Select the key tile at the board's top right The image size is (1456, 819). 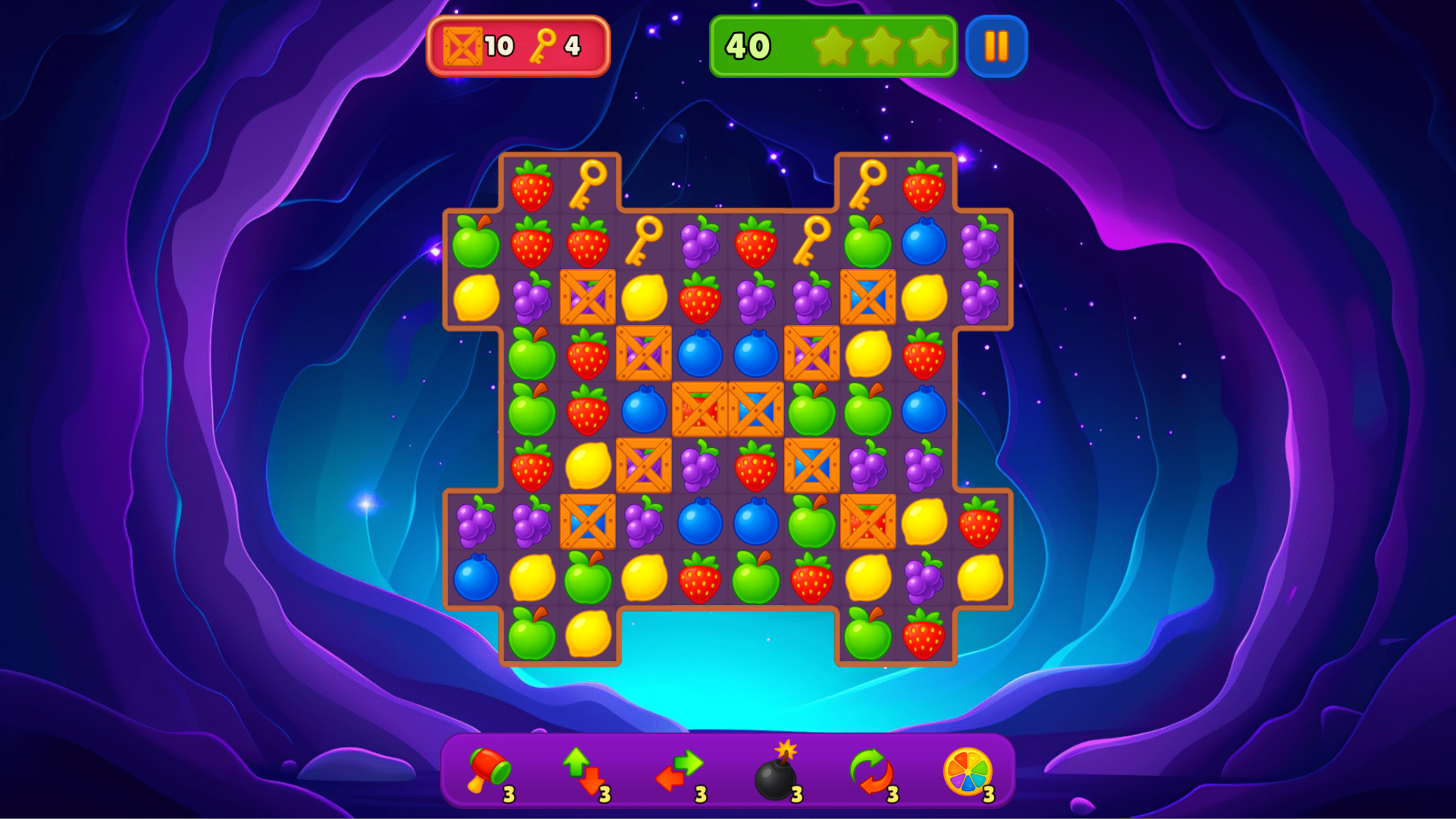point(868,184)
